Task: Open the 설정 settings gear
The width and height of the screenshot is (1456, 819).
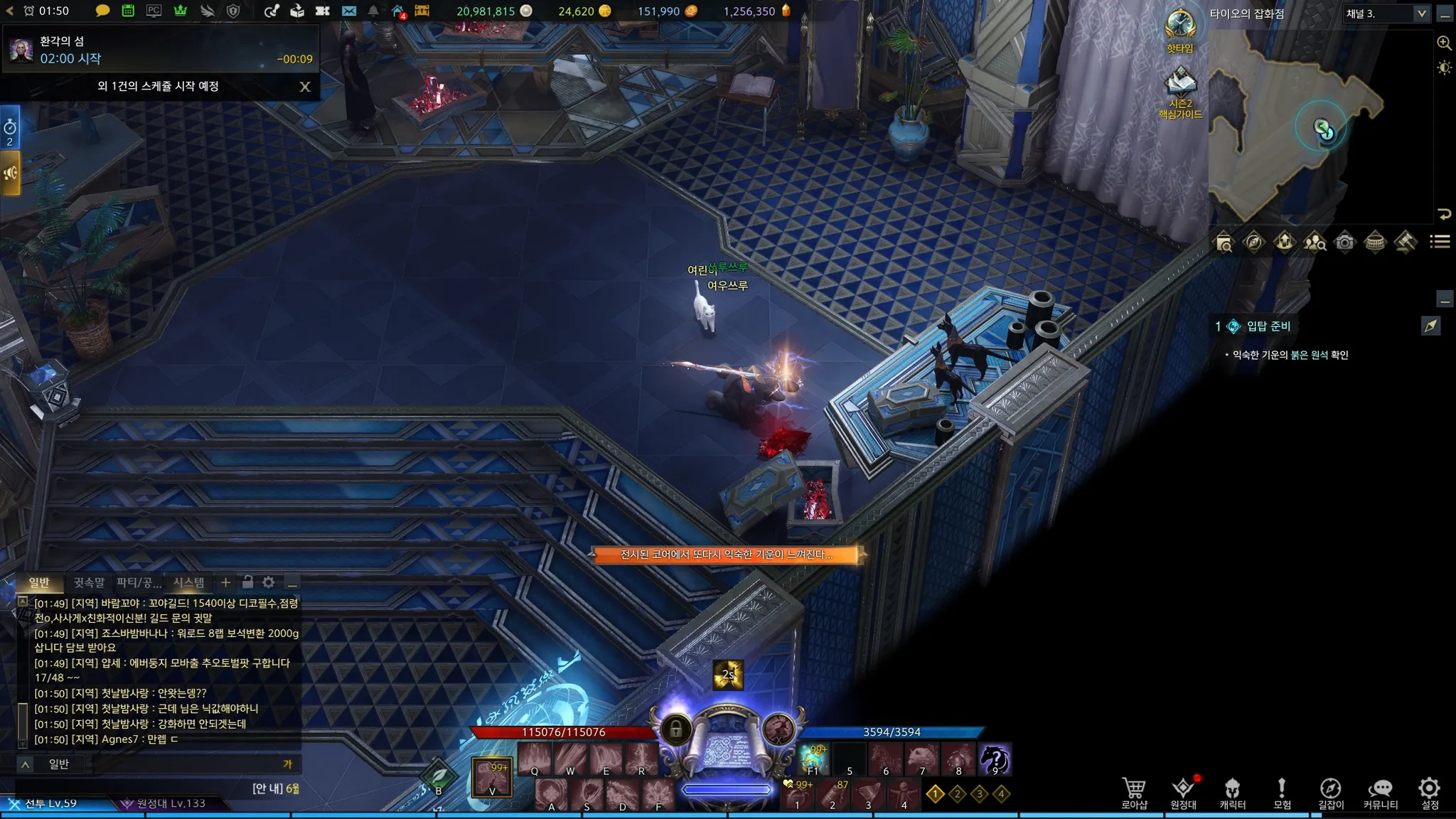Action: [x=1429, y=793]
